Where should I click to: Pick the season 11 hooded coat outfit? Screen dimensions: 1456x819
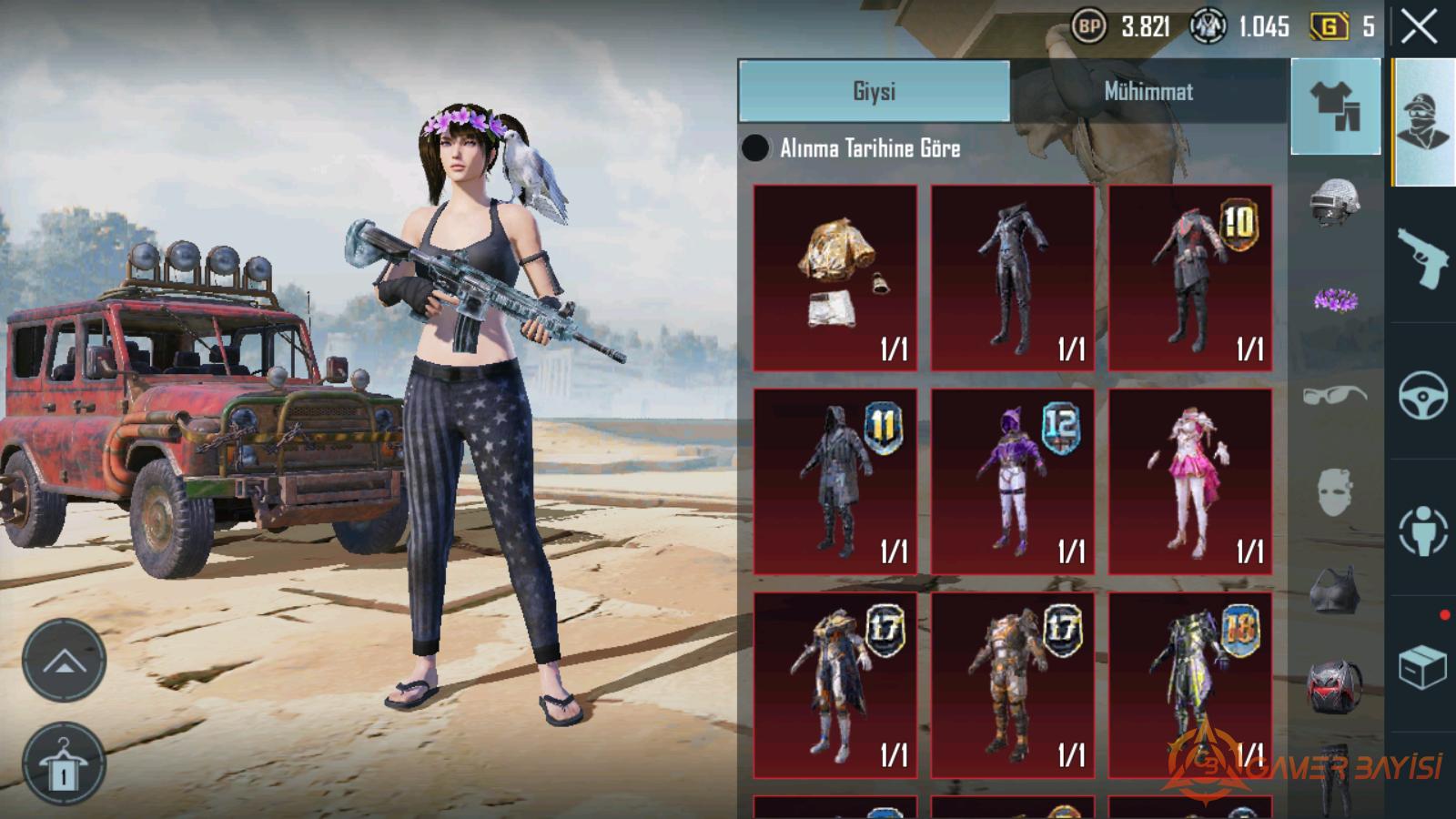(x=835, y=480)
